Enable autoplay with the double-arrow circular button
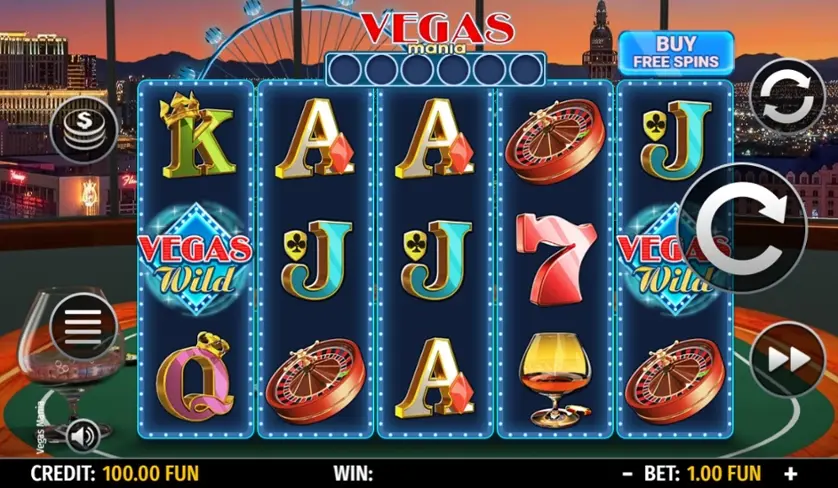 pyautogui.click(x=787, y=96)
